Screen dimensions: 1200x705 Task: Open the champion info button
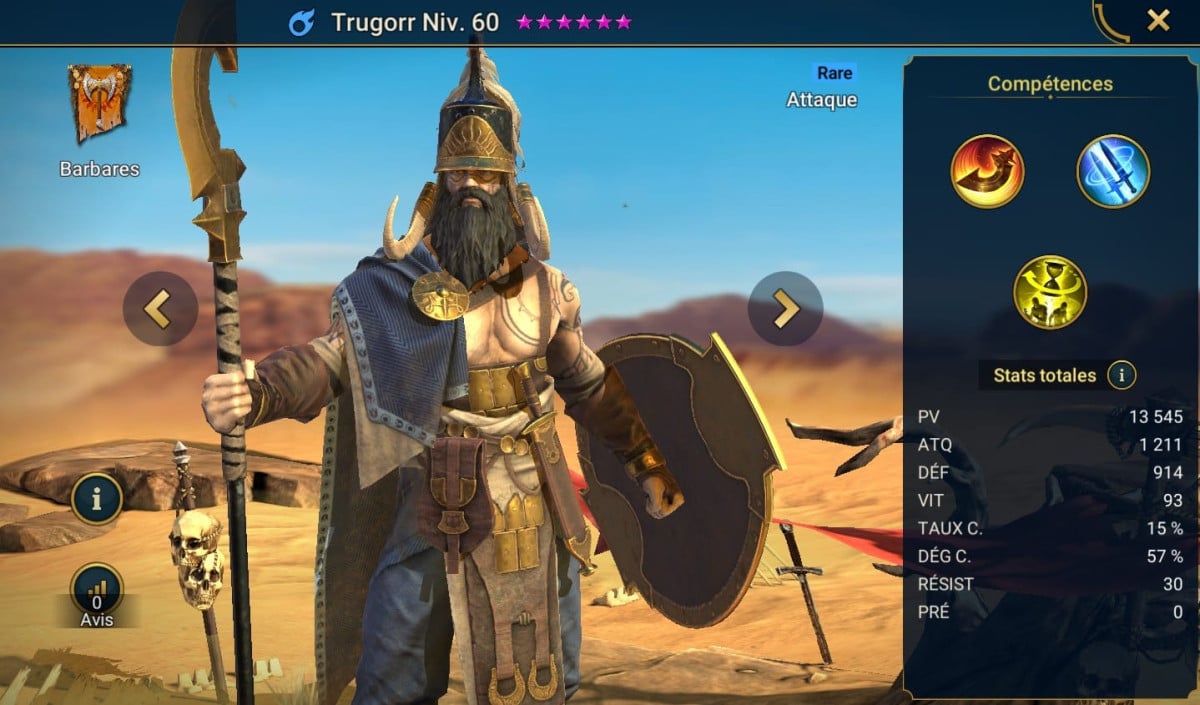[x=97, y=498]
